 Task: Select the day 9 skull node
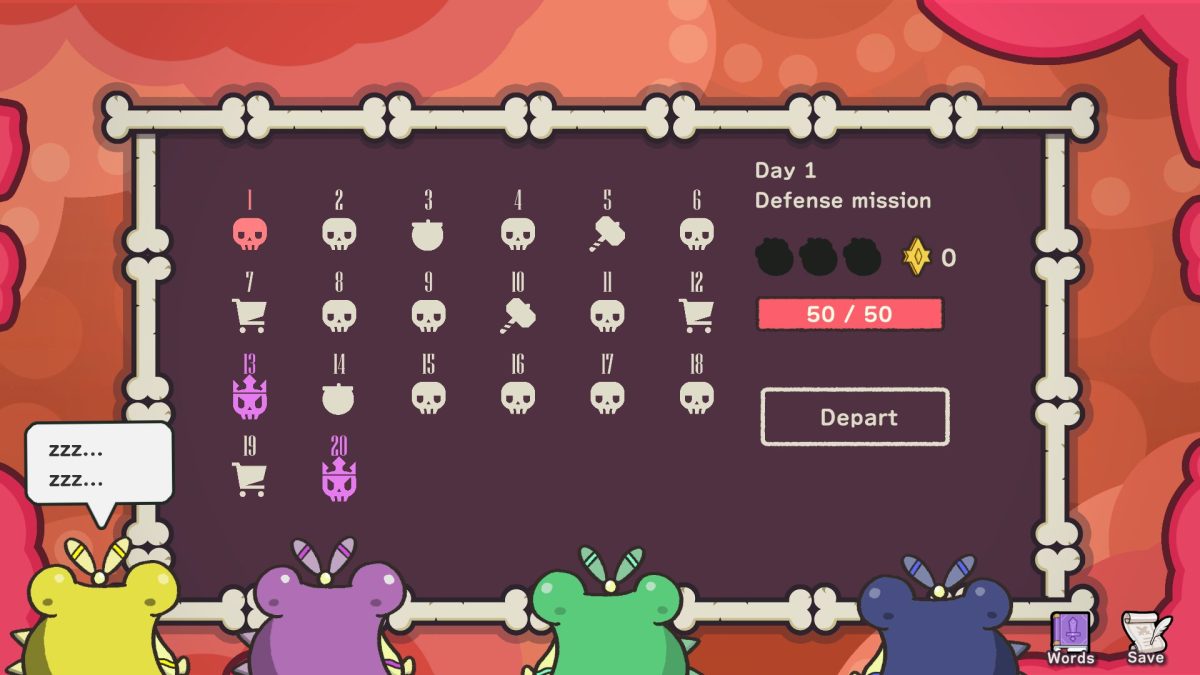[428, 316]
